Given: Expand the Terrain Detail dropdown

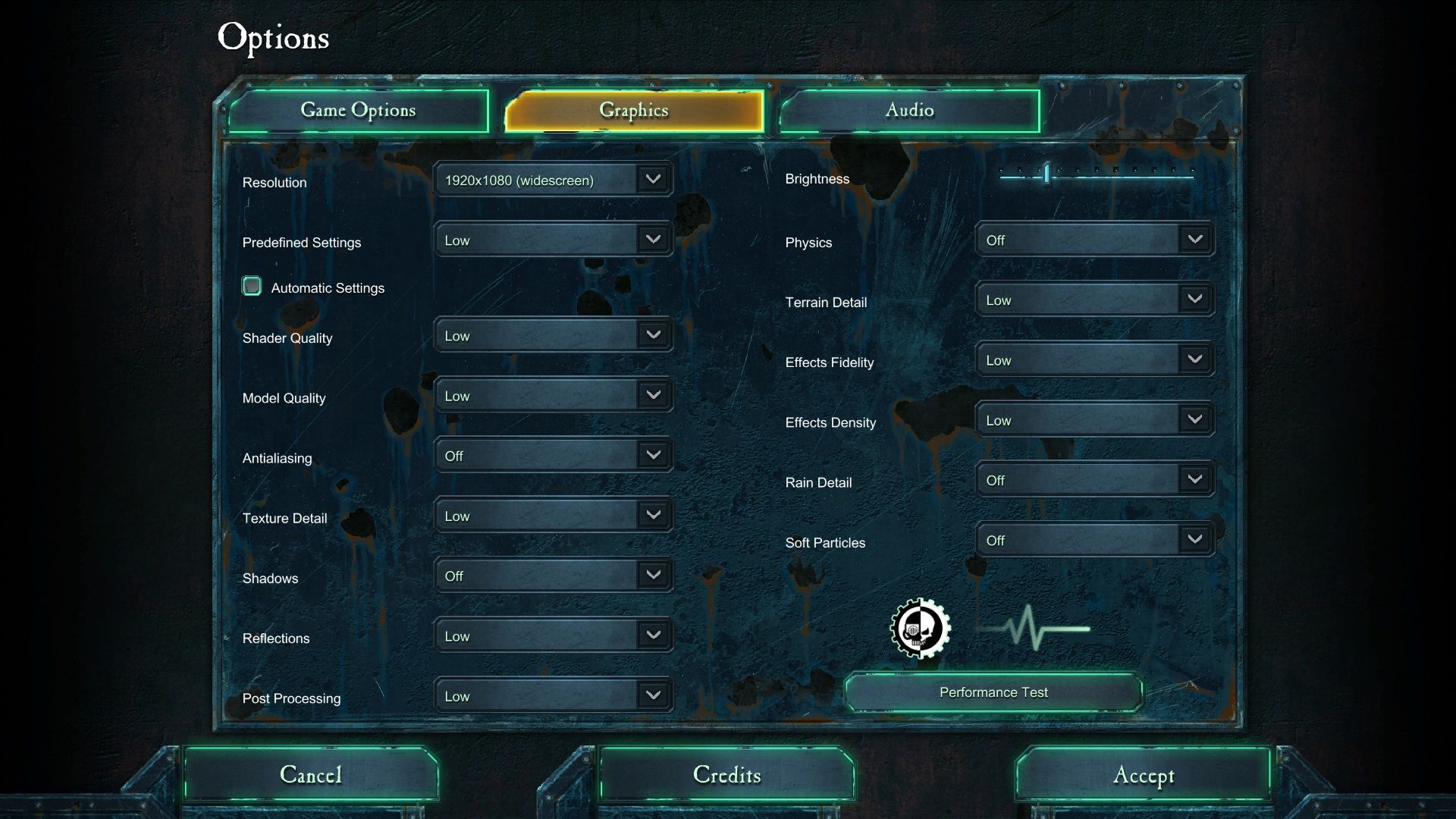Looking at the screenshot, I should click(1094, 300).
